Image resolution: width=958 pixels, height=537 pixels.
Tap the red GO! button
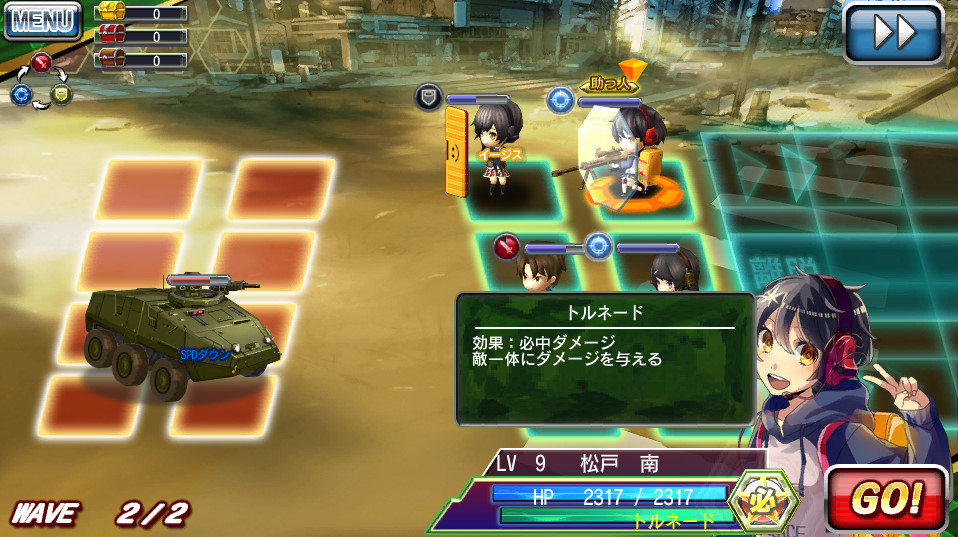tap(886, 498)
